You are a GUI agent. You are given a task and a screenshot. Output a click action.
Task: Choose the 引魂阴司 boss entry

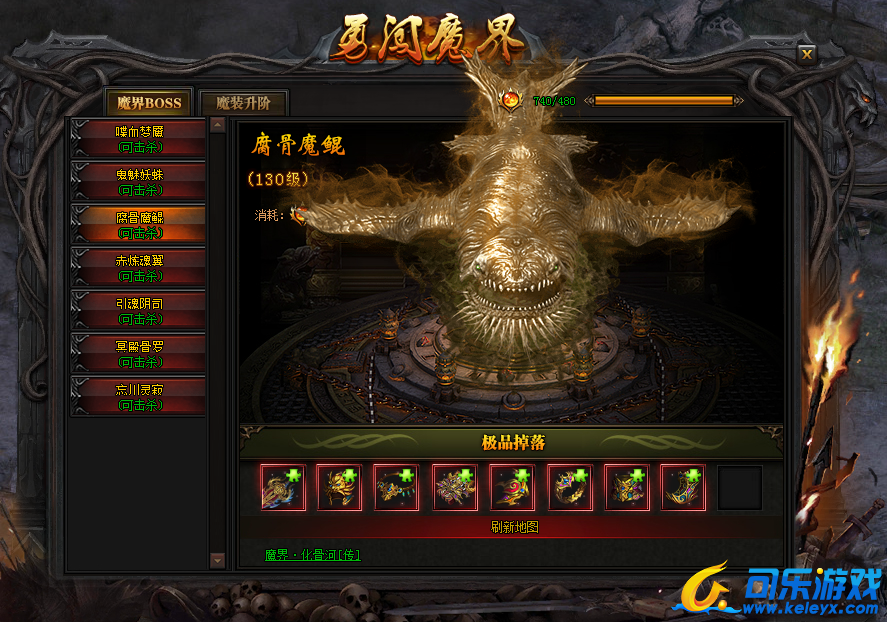click(139, 310)
